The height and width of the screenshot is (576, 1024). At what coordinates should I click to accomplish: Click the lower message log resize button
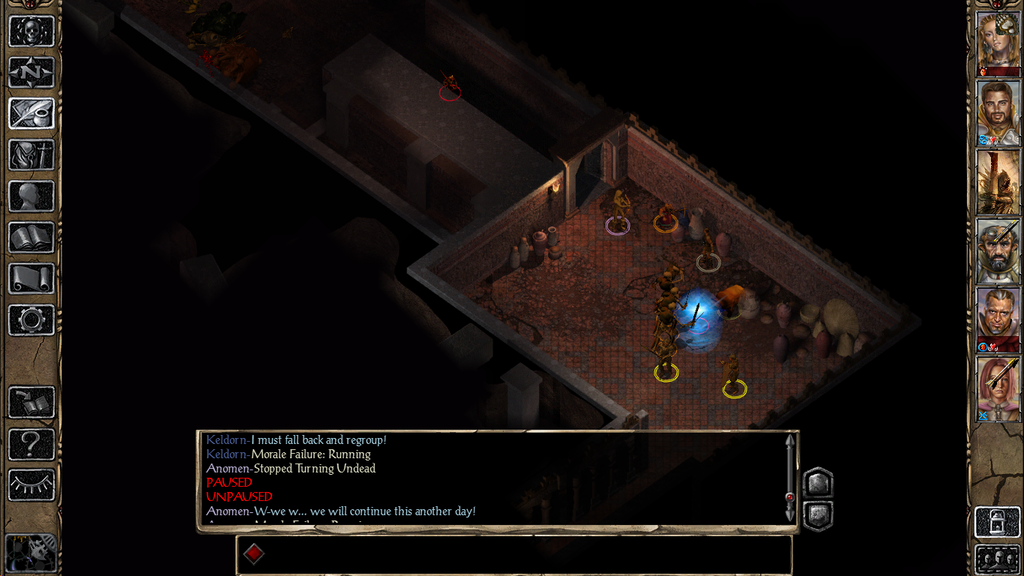tap(817, 515)
